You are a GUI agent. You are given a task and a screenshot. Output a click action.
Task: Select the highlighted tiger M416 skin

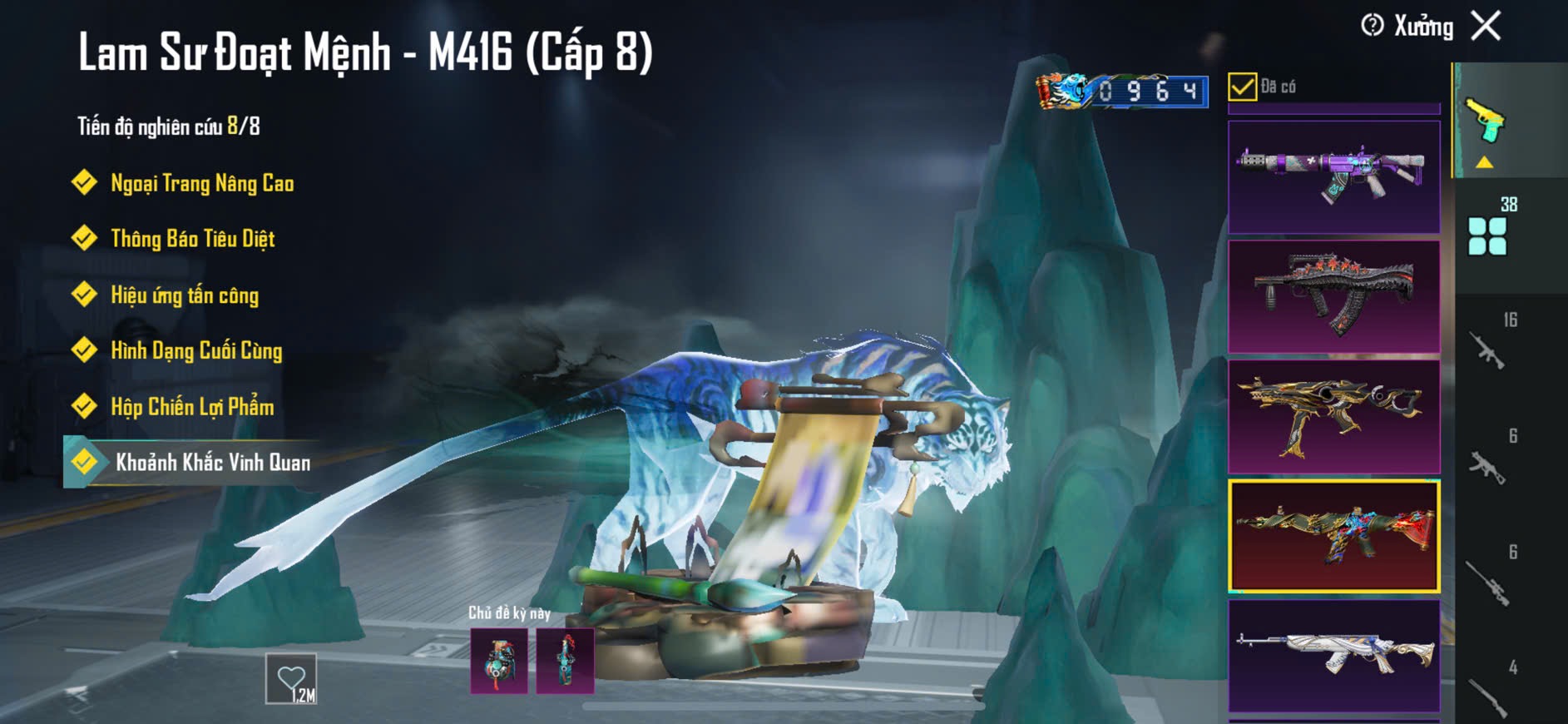tap(1333, 536)
